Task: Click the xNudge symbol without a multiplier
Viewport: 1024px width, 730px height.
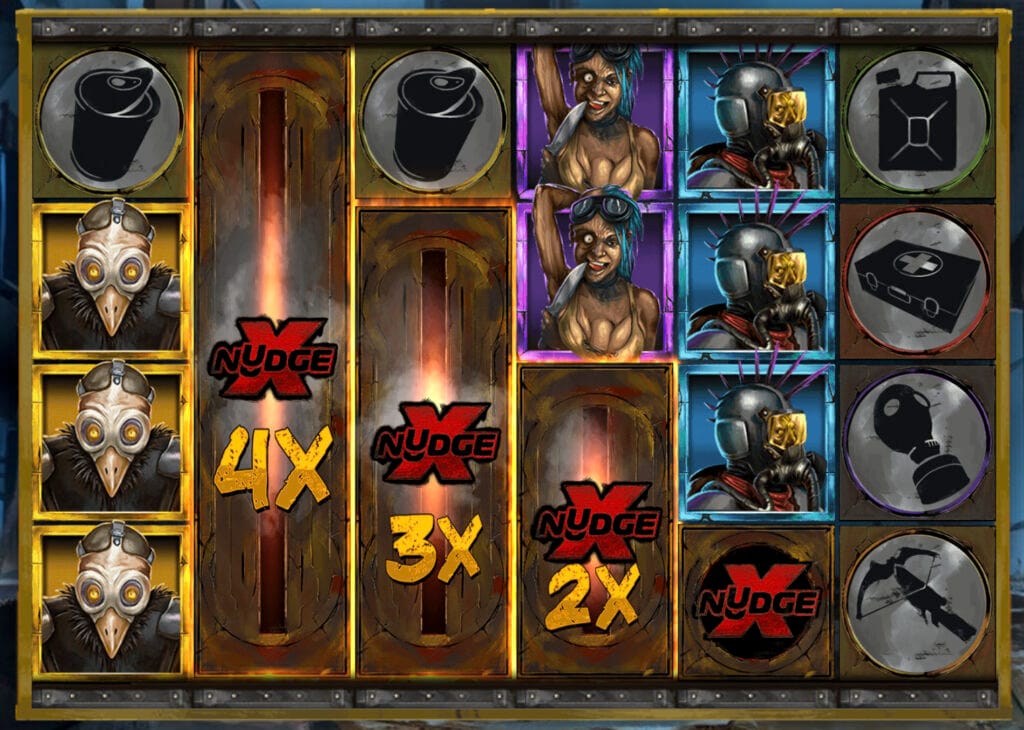Action: tap(757, 600)
